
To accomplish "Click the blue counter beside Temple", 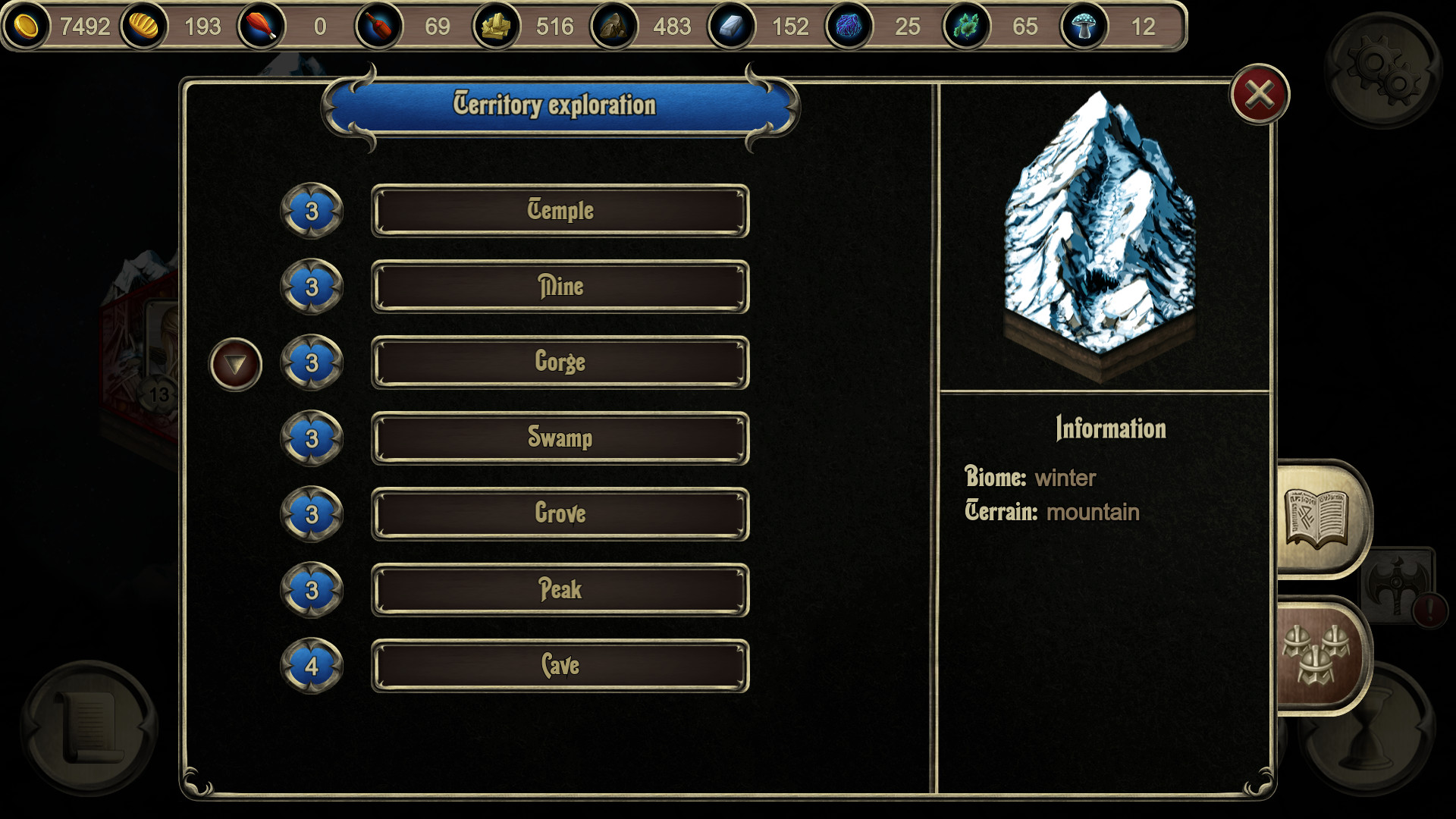I will (311, 211).
